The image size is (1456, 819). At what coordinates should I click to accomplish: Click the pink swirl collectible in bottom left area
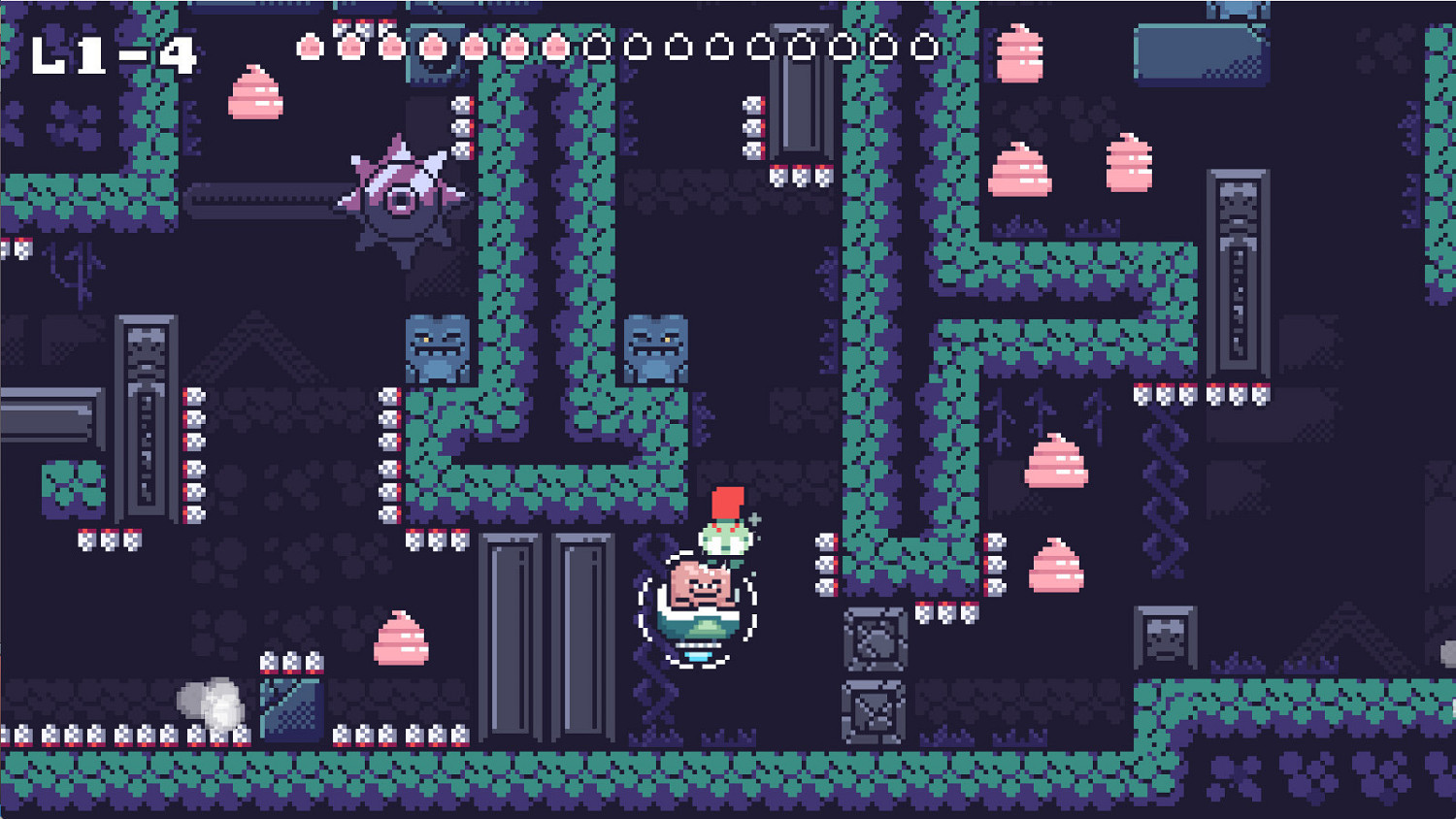tap(401, 639)
